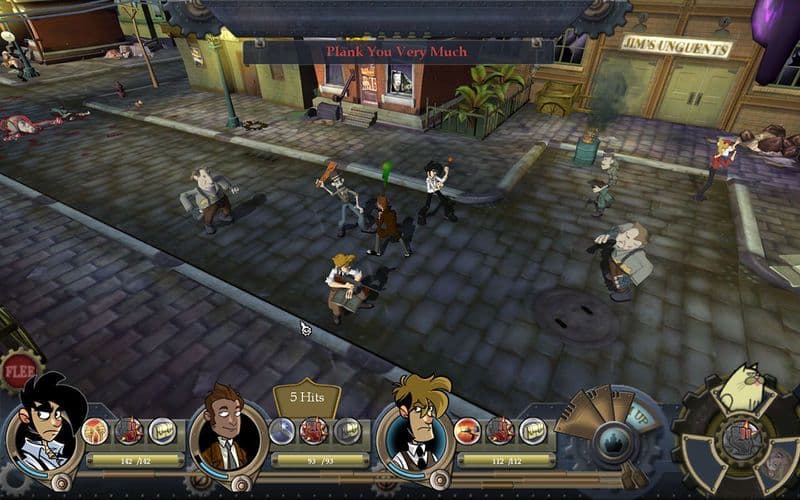Open the blonde character's orange item icon

[467, 431]
